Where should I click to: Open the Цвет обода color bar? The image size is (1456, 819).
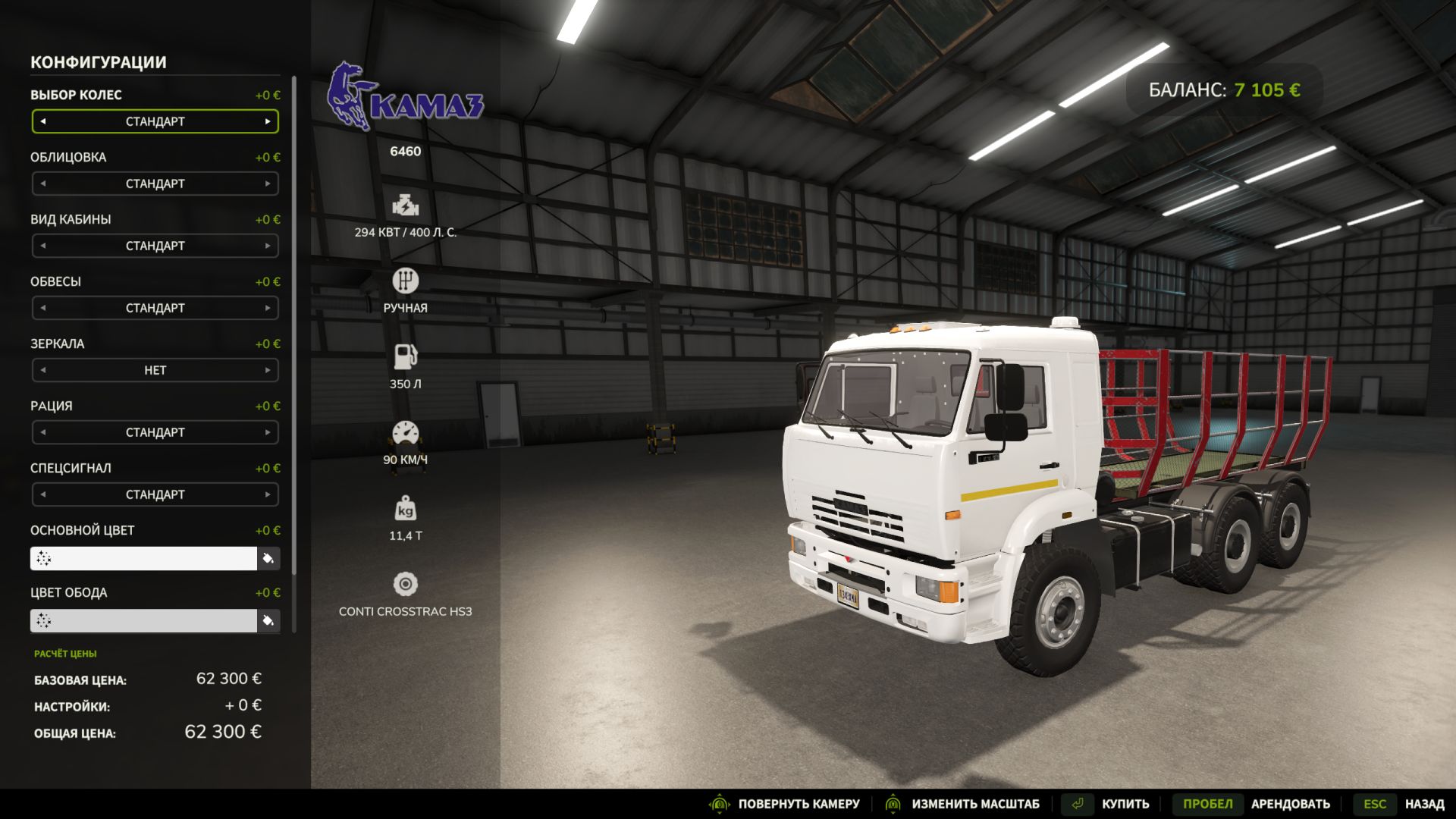(x=144, y=620)
